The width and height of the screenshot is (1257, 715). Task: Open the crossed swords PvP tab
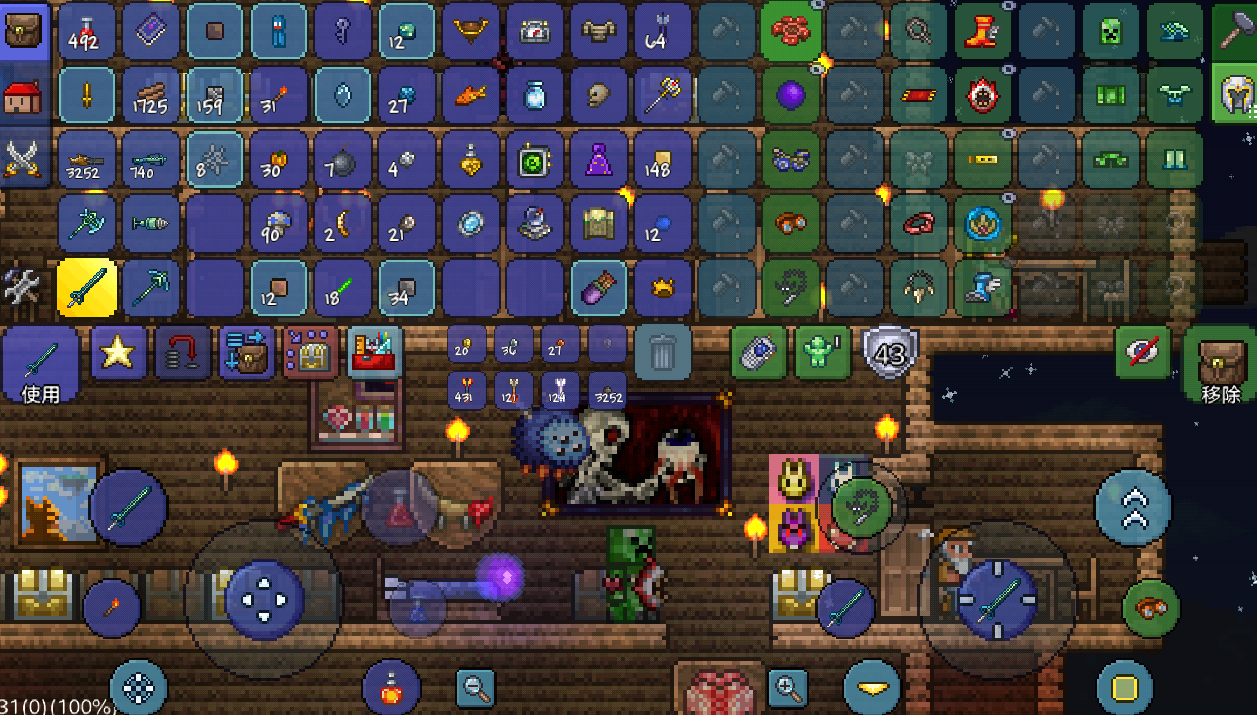[24, 158]
